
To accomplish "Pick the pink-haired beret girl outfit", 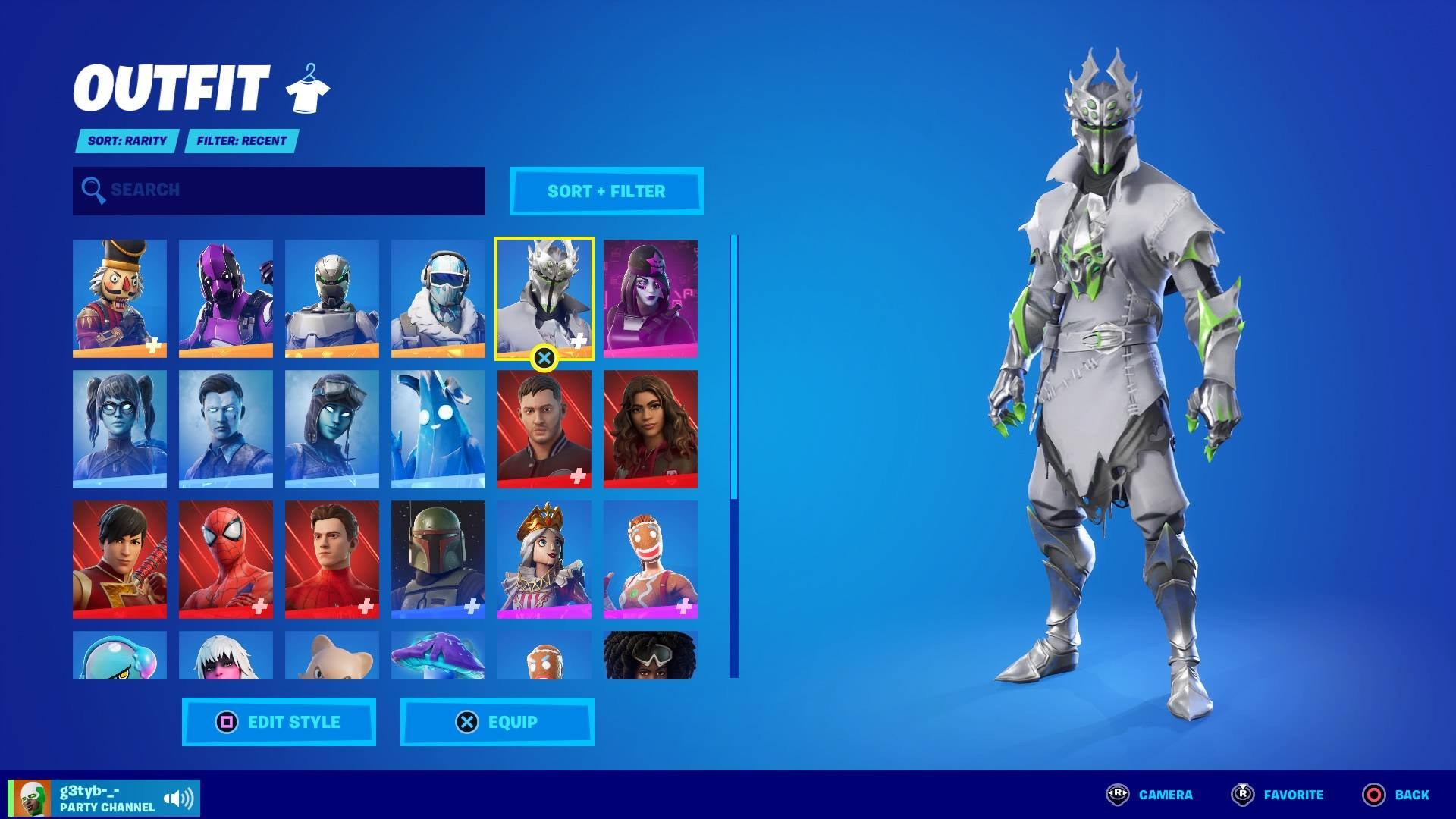I will [651, 298].
